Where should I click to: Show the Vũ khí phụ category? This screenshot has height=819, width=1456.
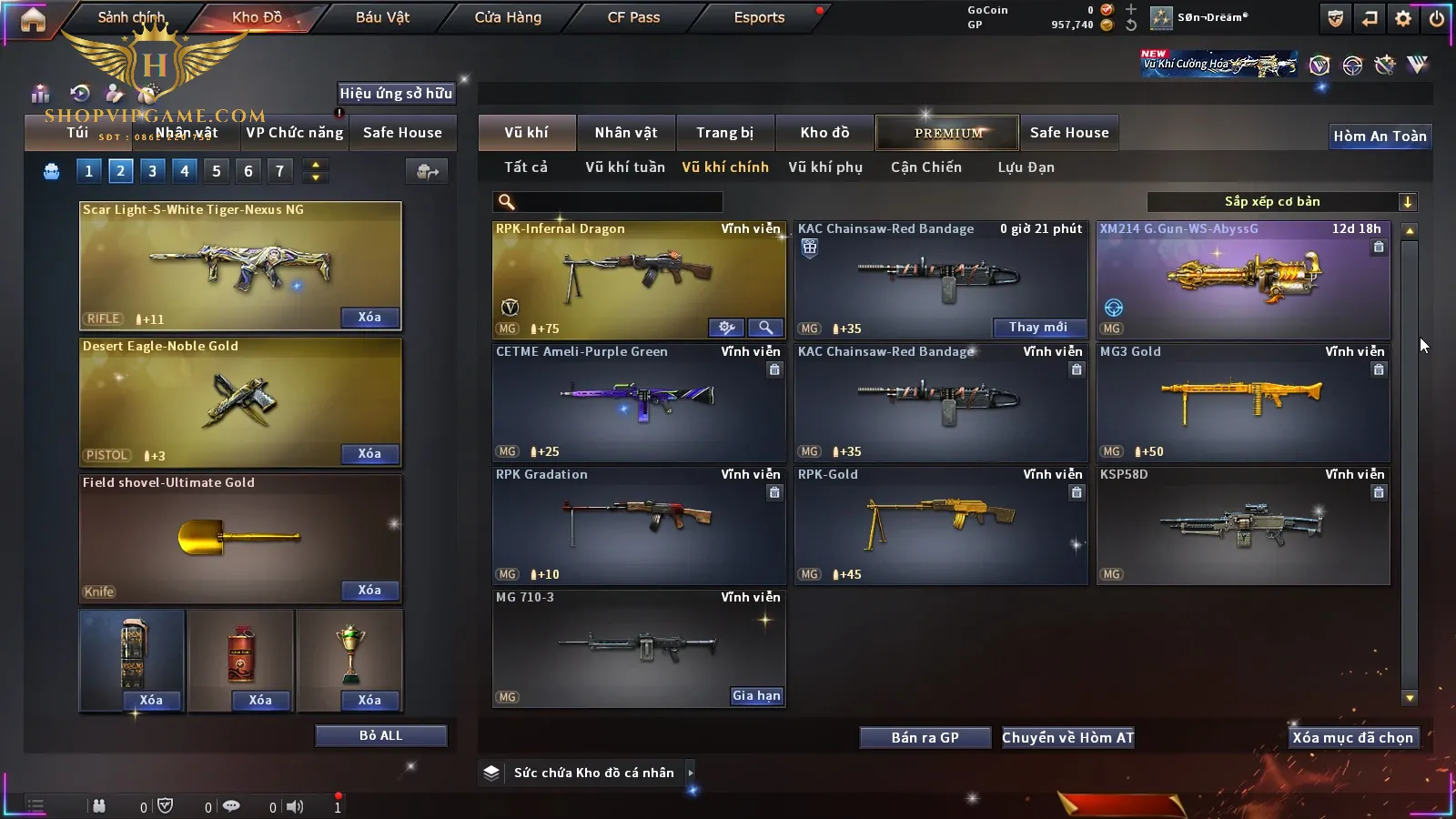click(x=824, y=167)
